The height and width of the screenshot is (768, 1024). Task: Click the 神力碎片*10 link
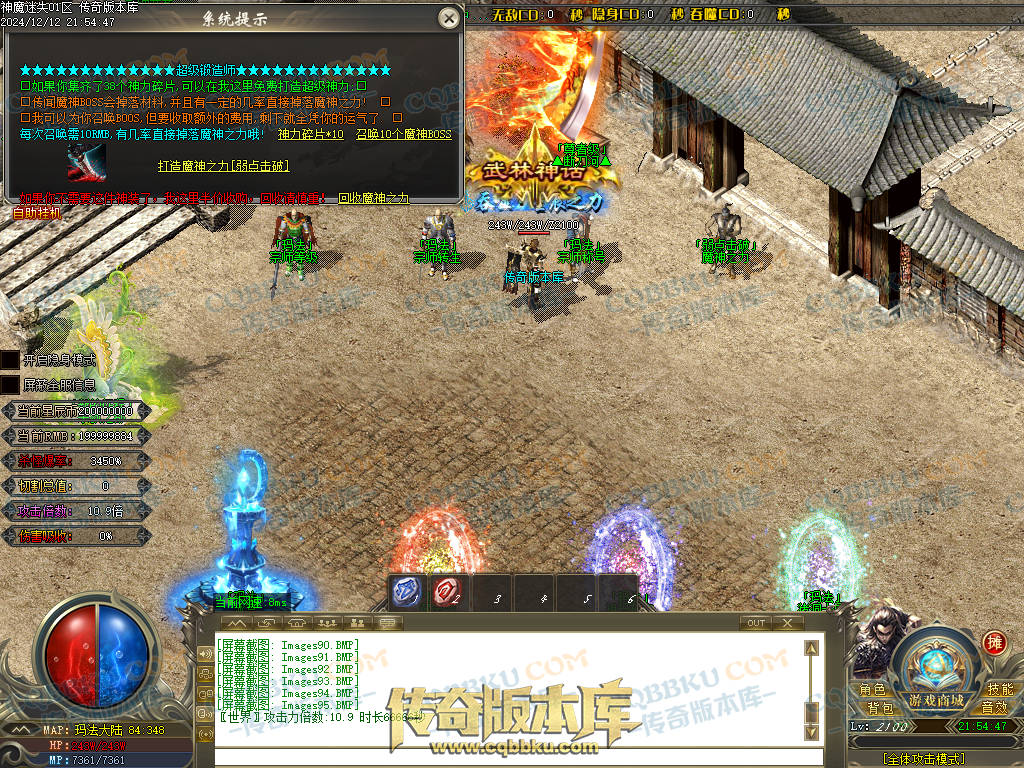(x=310, y=134)
